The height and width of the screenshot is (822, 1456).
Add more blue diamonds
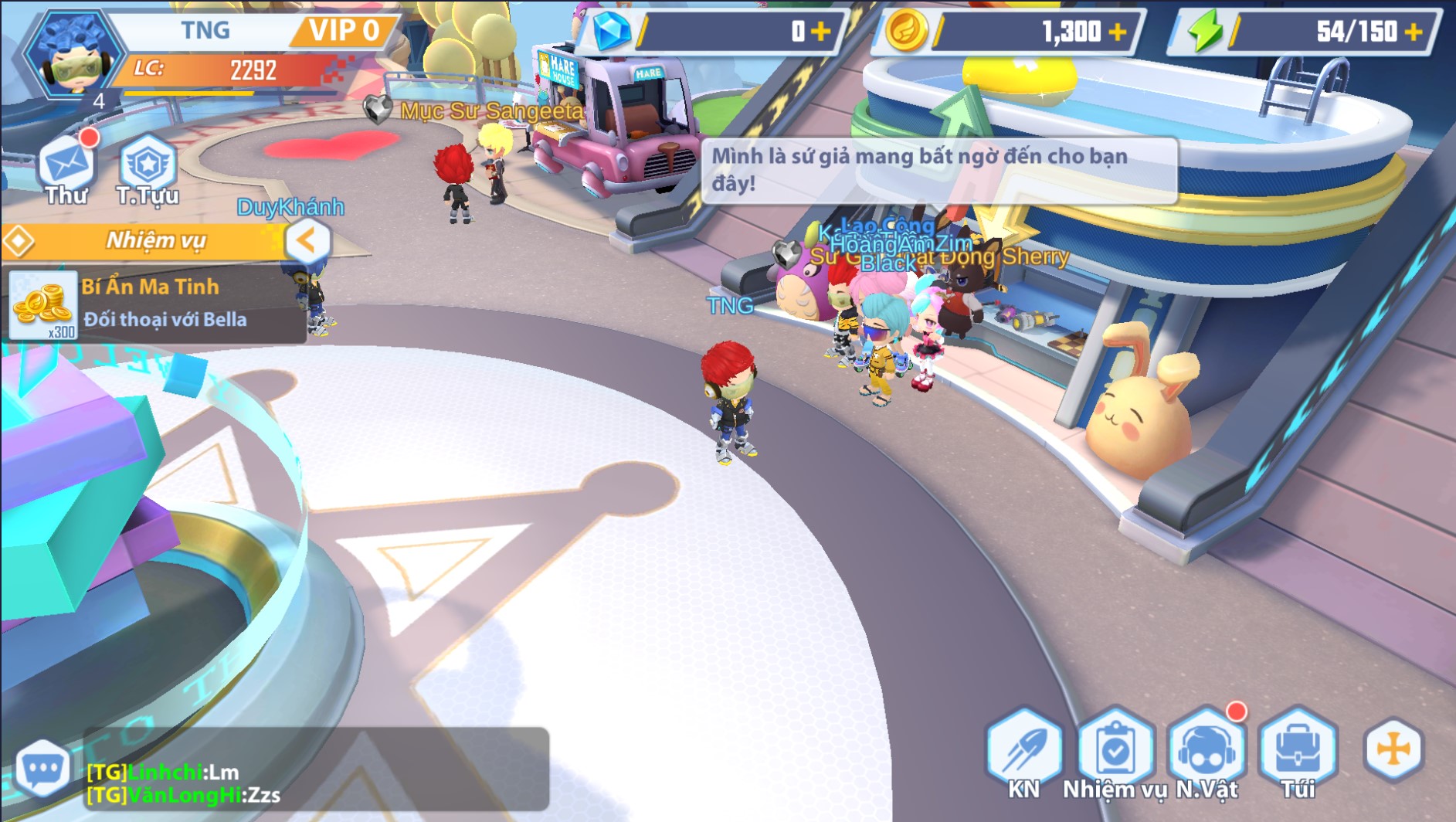[x=821, y=32]
